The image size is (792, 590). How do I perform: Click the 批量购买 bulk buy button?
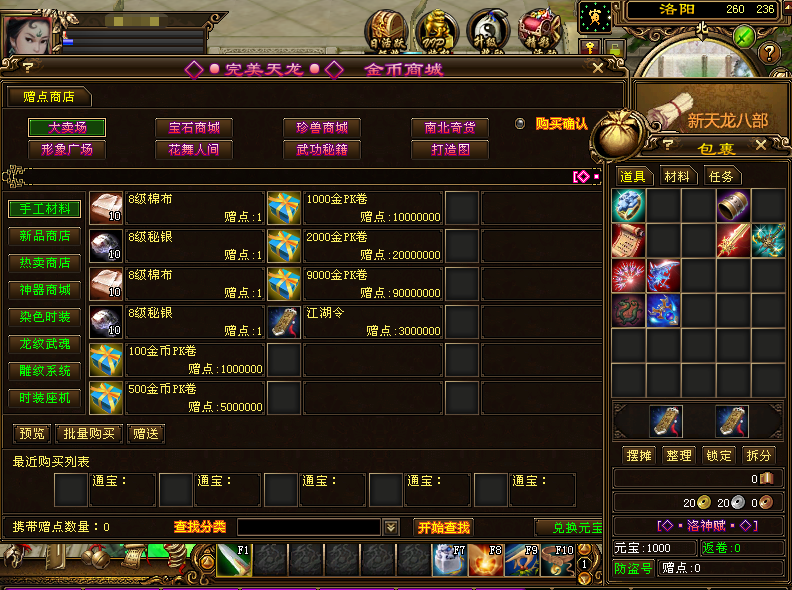coord(90,434)
